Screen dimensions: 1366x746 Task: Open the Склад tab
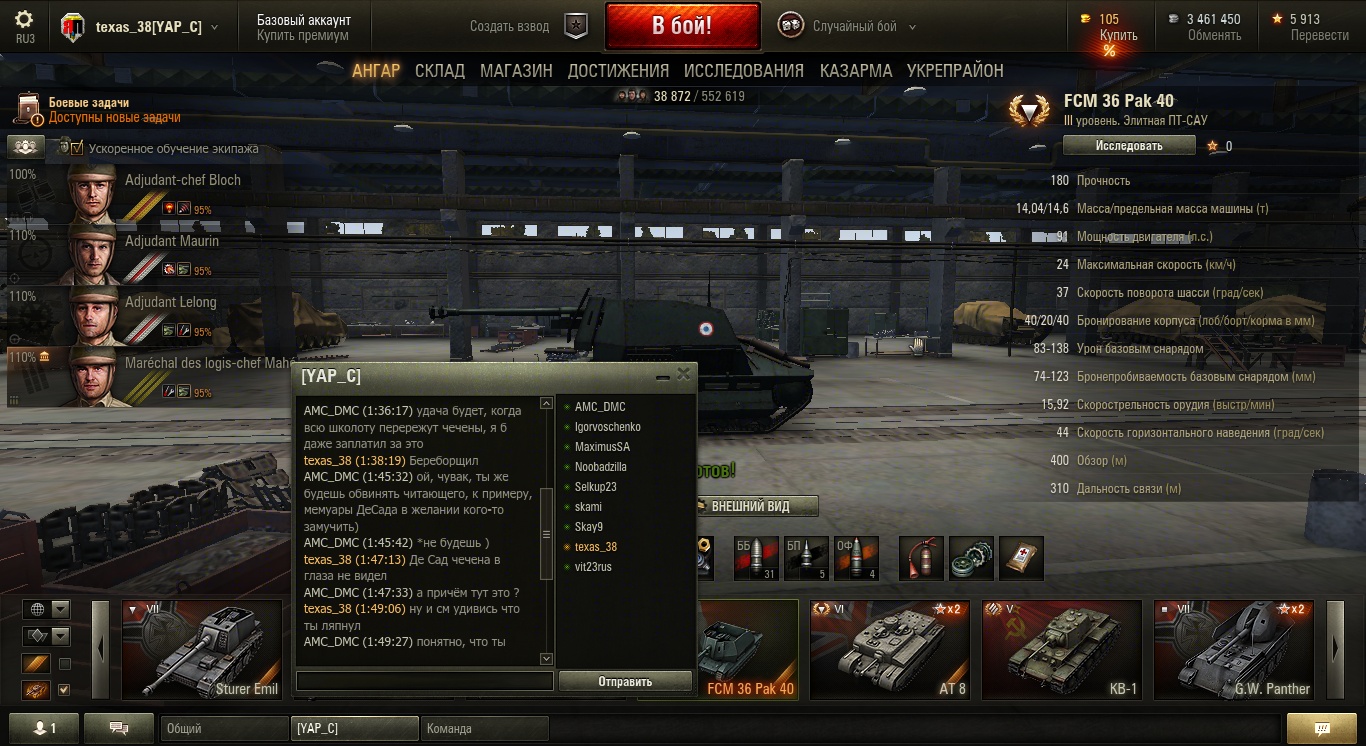(x=440, y=71)
